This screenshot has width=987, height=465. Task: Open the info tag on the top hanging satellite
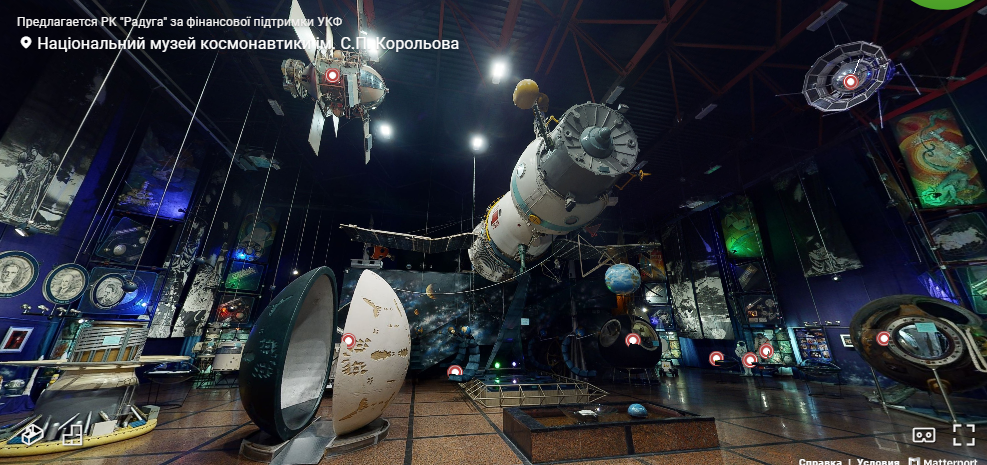332,76
